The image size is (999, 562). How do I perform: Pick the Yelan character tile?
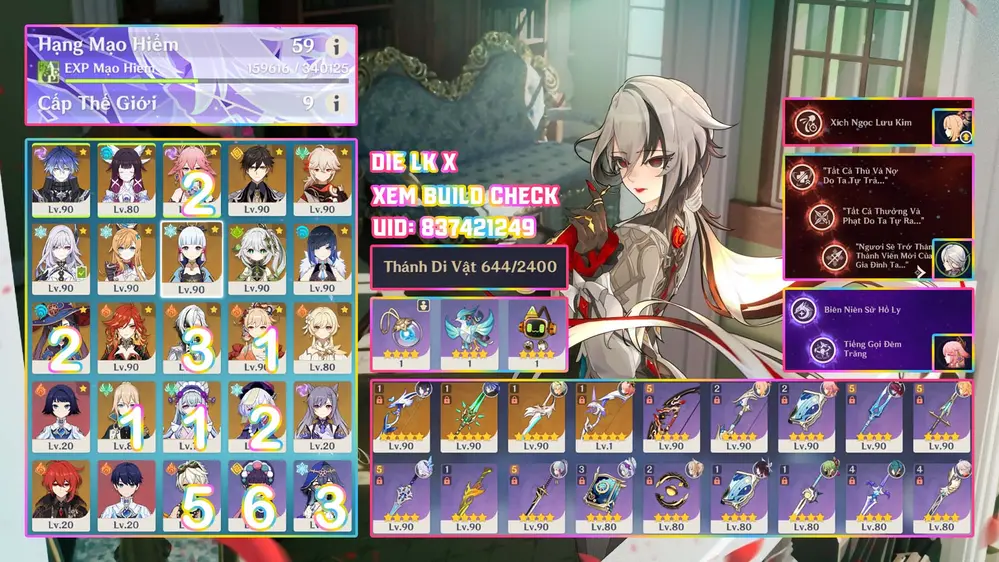pos(322,258)
